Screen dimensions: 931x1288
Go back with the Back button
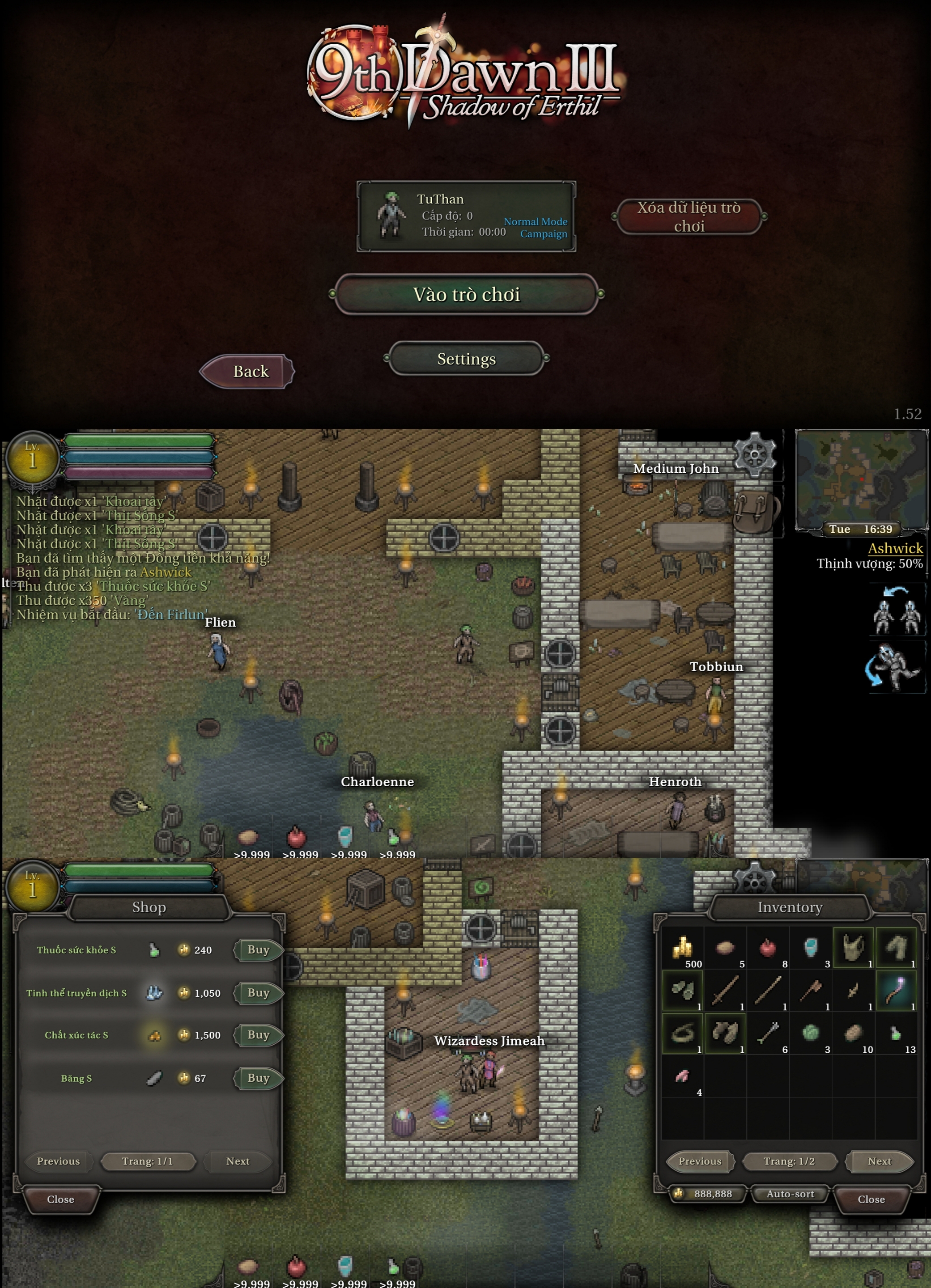coord(248,371)
